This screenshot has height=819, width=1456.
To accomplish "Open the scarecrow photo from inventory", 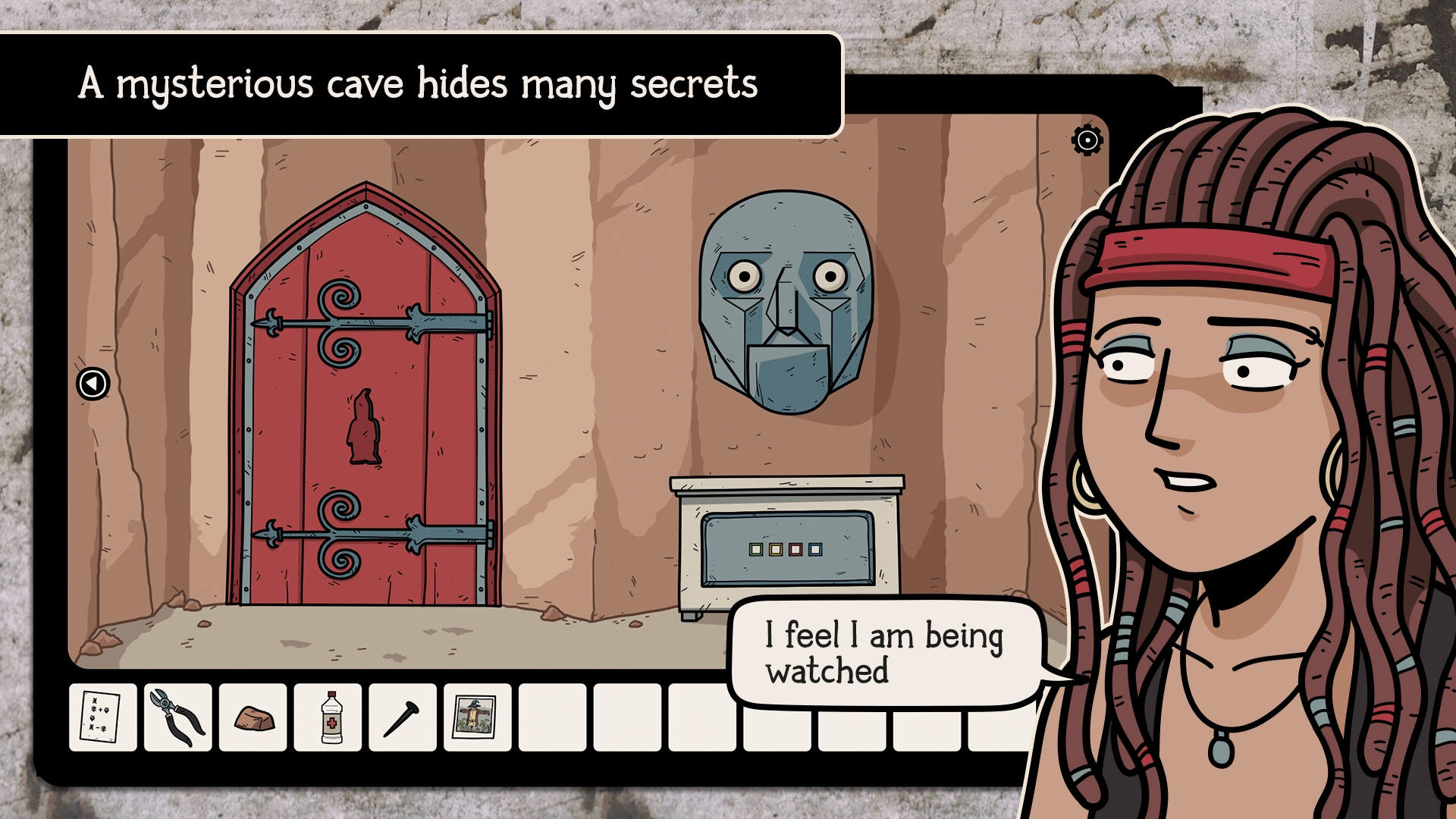I will click(x=480, y=717).
